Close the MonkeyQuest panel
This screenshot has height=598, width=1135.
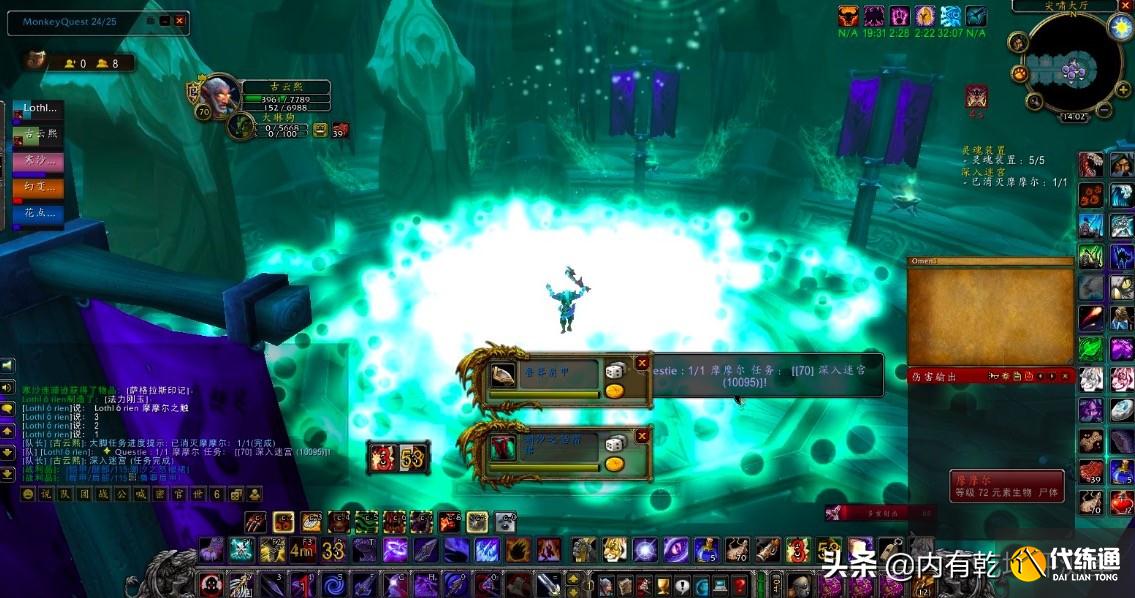180,21
